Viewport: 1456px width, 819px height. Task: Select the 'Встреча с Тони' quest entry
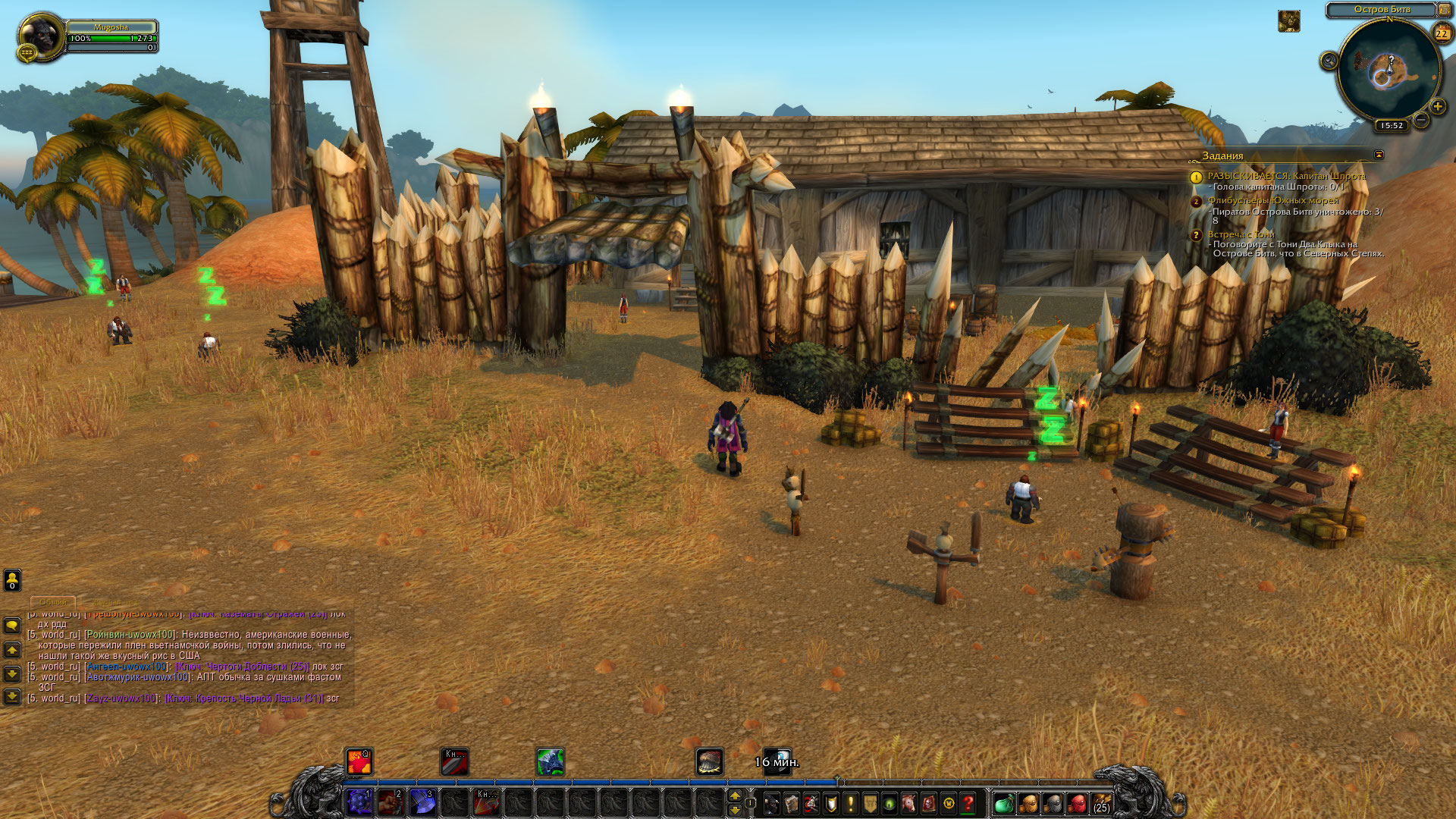point(1241,235)
